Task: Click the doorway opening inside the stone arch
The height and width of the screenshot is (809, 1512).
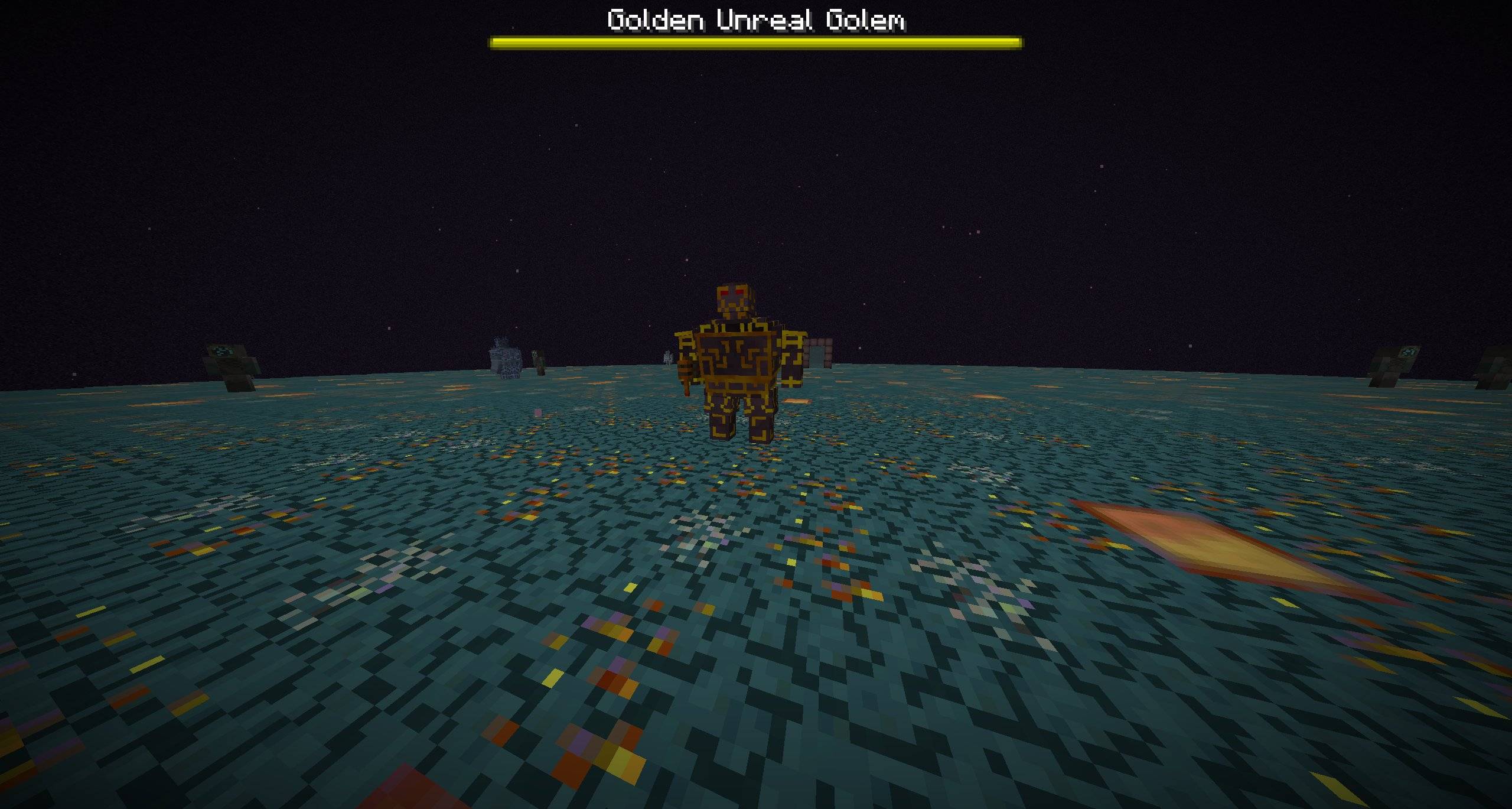Action: (817, 358)
